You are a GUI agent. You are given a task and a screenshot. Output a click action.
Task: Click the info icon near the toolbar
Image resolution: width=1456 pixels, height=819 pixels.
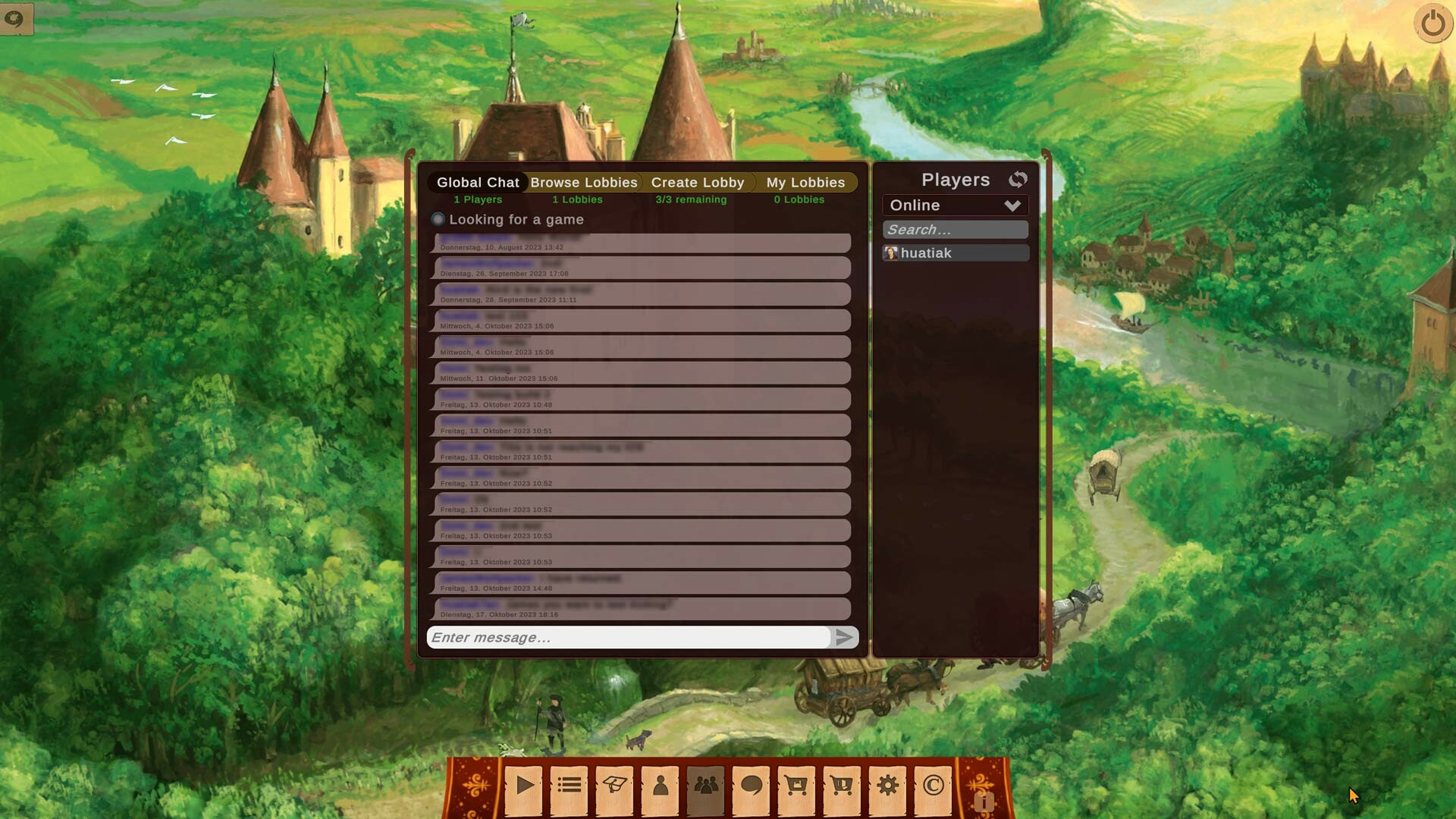986,802
